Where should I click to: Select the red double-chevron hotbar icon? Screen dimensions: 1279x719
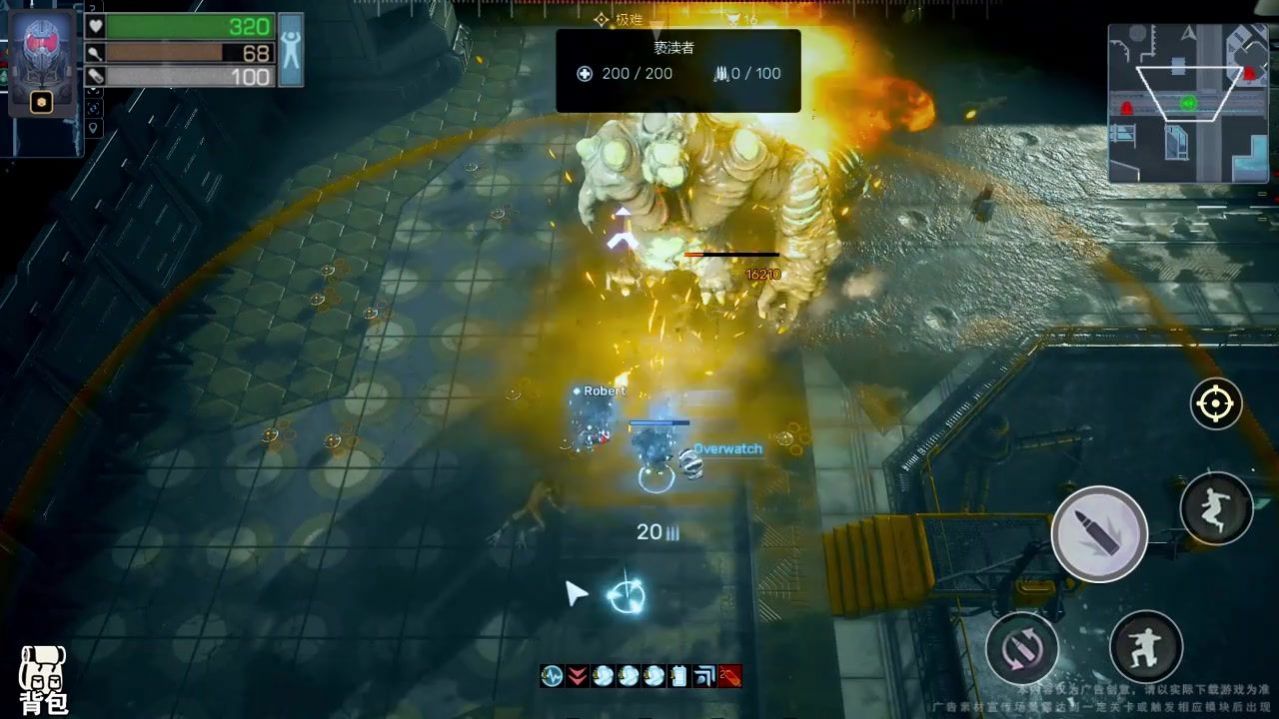pyautogui.click(x=577, y=676)
